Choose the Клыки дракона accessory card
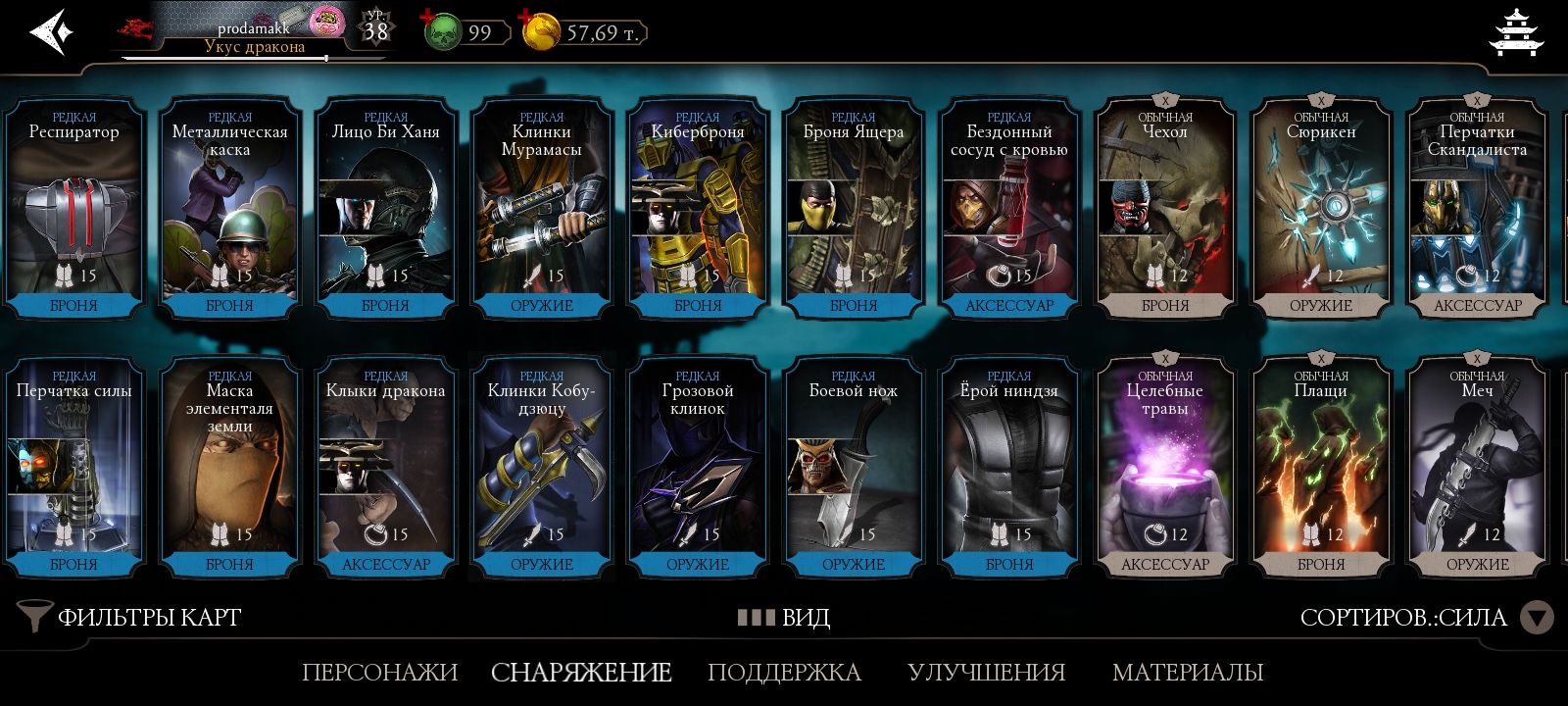The height and width of the screenshot is (706, 1568). 386,467
